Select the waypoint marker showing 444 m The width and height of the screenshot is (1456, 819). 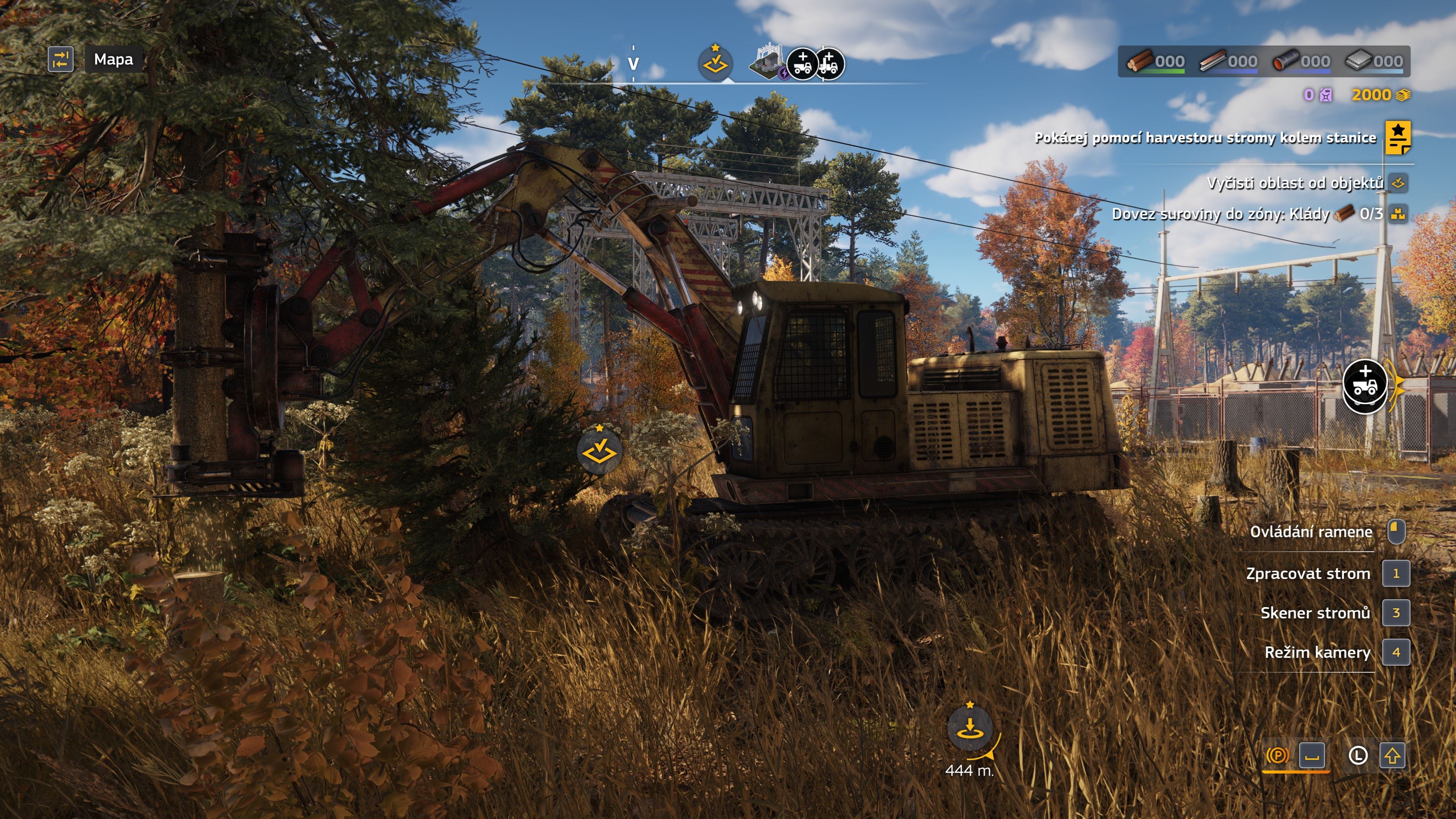[970, 728]
